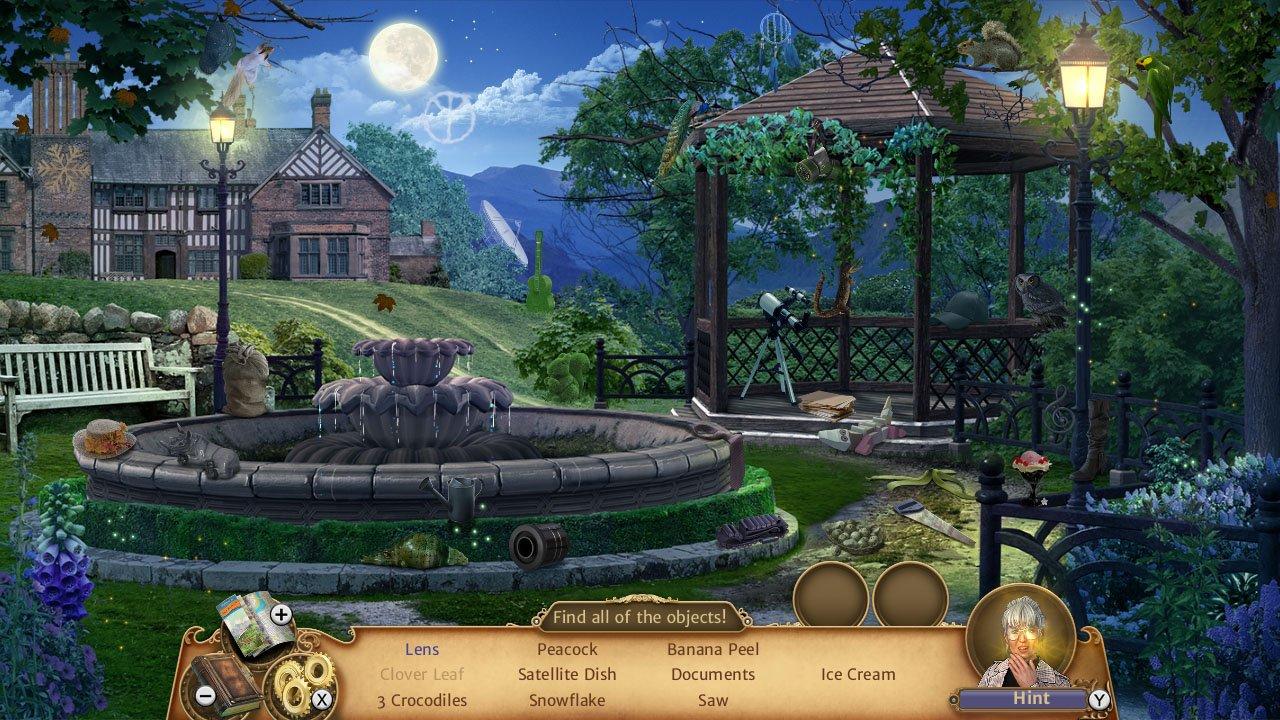This screenshot has height=720, width=1280.
Task: Click the watering can by the fountain
Action: [x=452, y=499]
